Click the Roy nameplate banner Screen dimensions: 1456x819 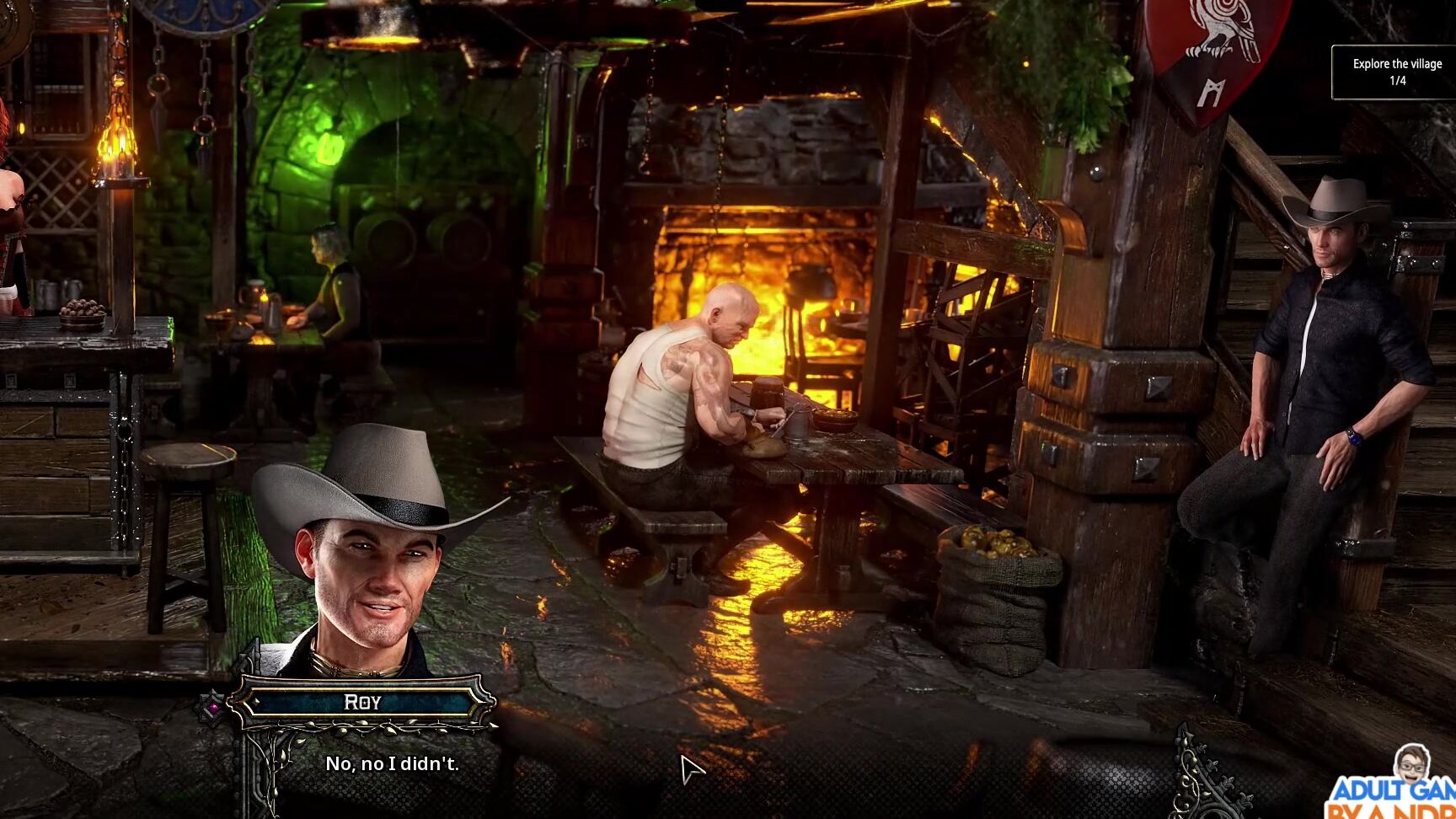[361, 702]
